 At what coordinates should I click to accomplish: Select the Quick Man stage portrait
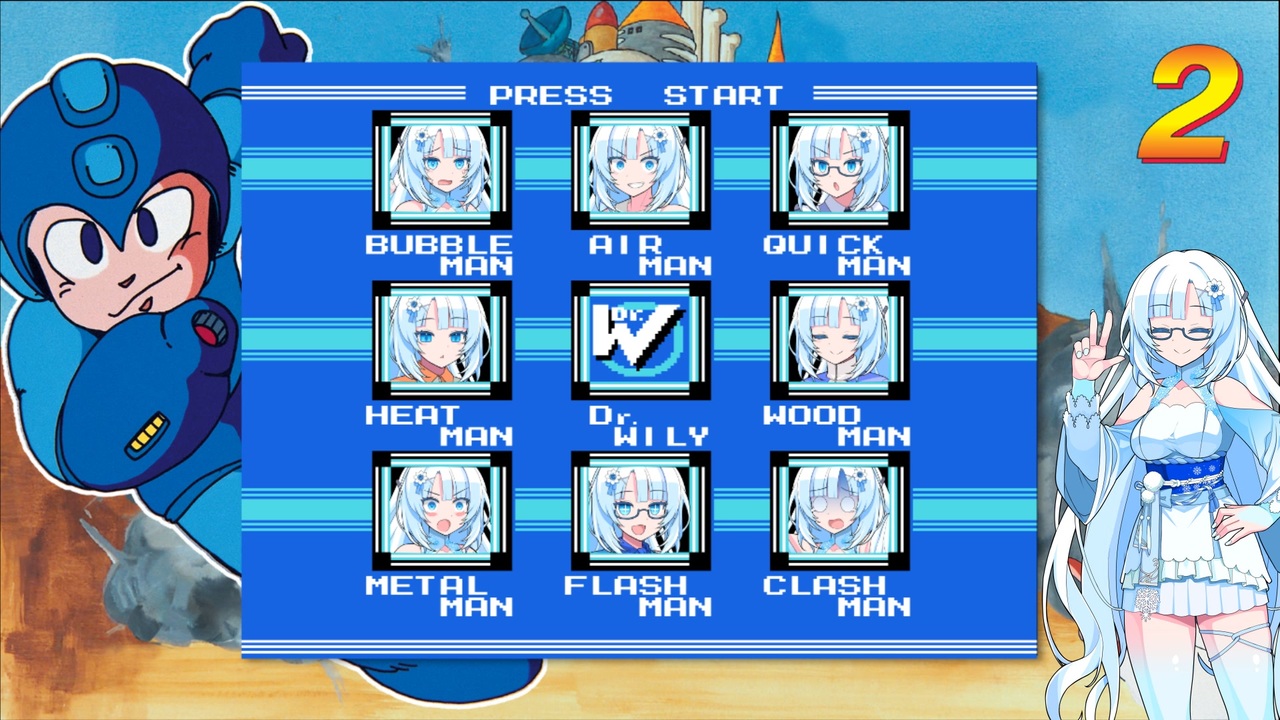pyautogui.click(x=841, y=170)
